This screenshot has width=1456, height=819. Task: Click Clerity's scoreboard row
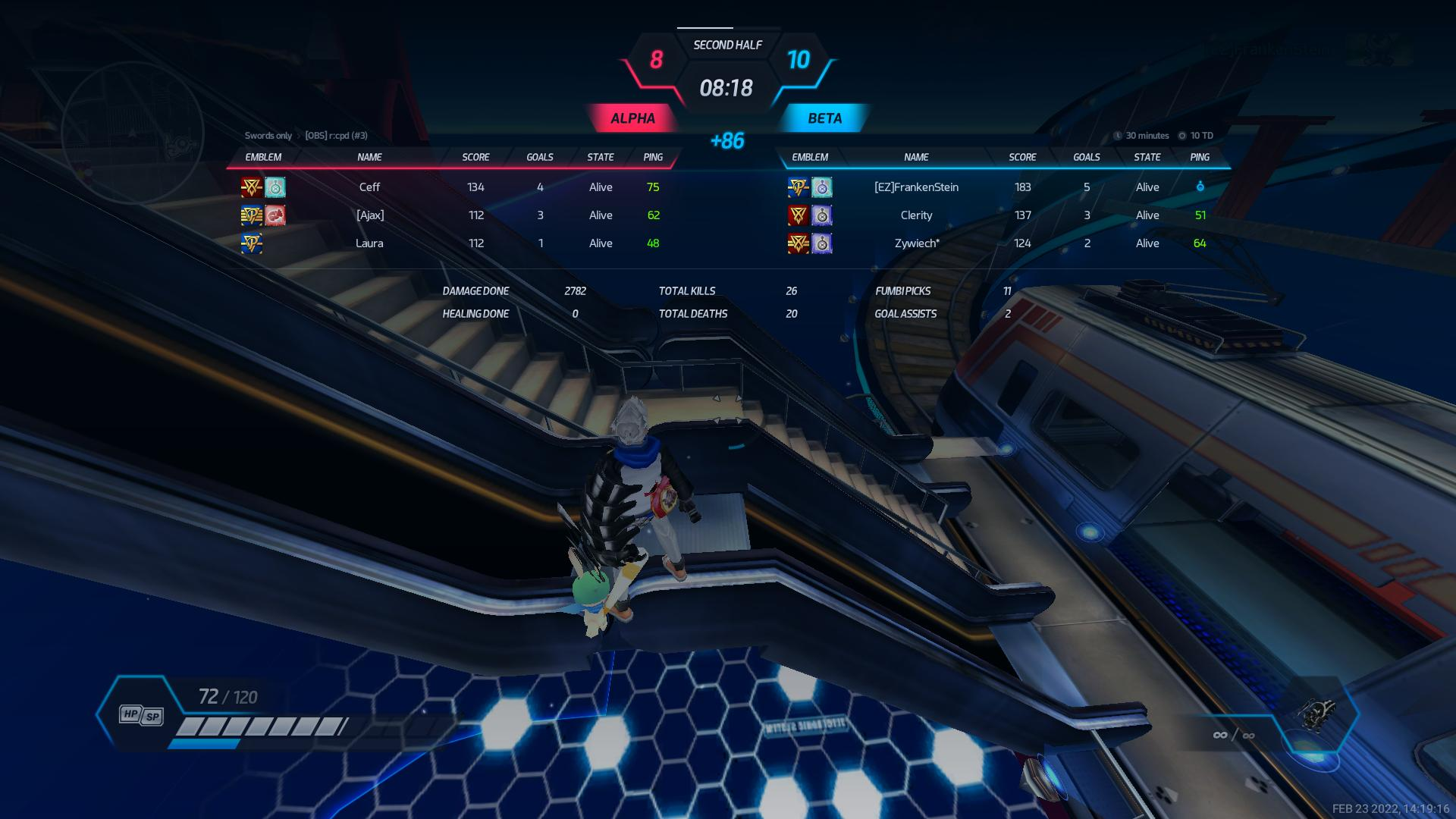click(x=916, y=215)
